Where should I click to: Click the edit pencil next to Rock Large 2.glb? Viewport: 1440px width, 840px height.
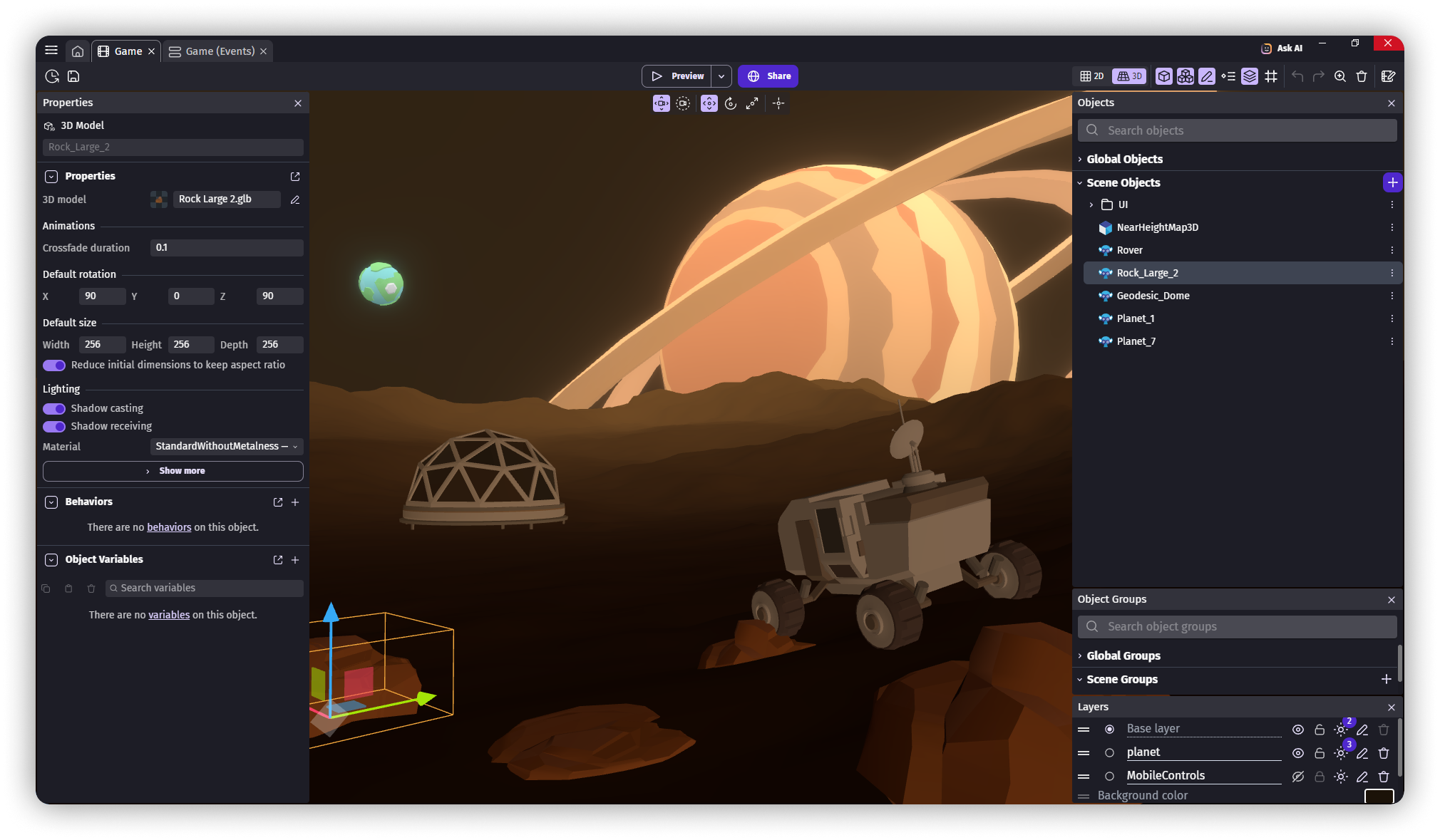tap(295, 199)
